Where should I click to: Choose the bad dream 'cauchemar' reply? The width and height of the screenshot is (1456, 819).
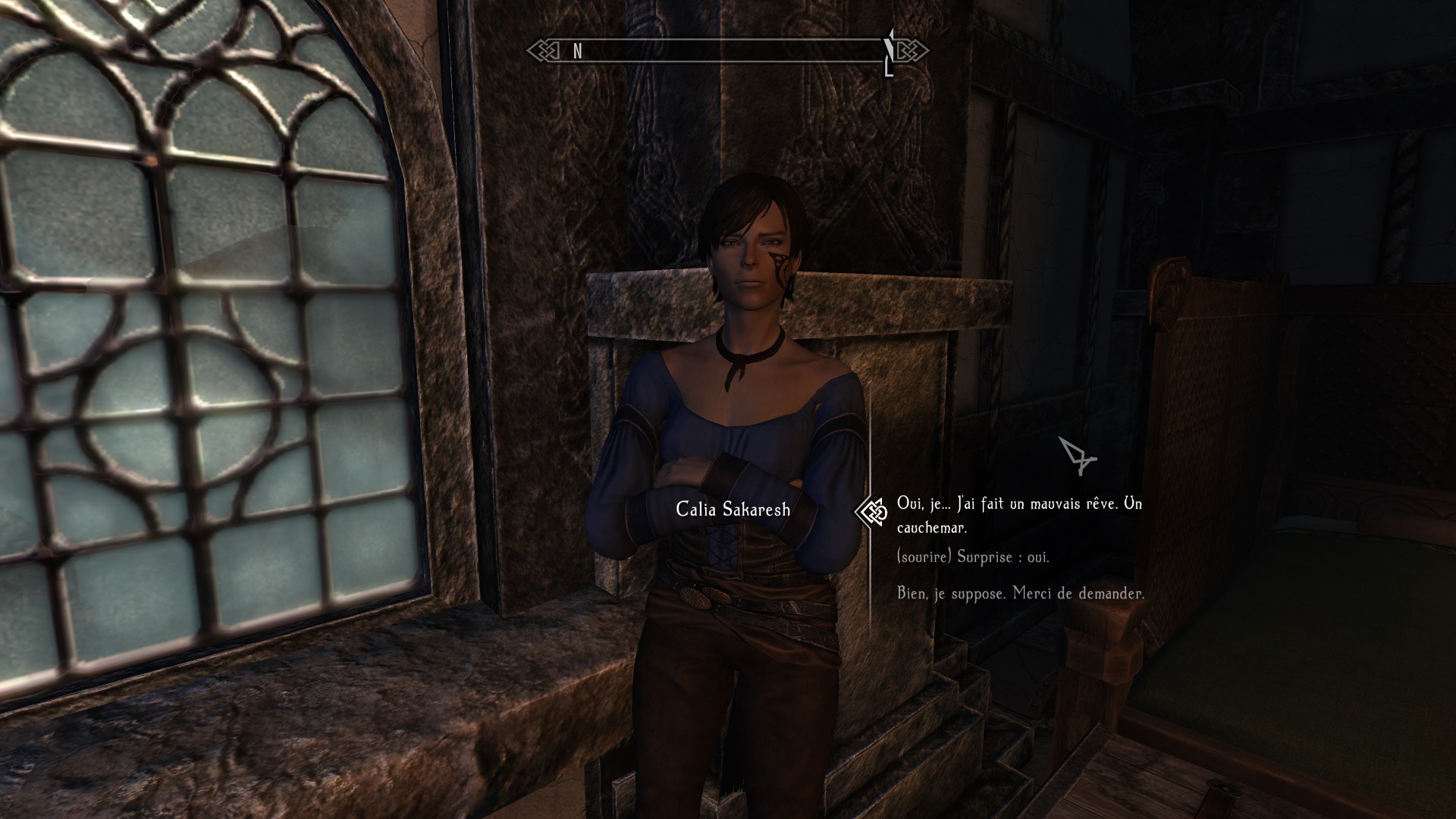(1018, 515)
